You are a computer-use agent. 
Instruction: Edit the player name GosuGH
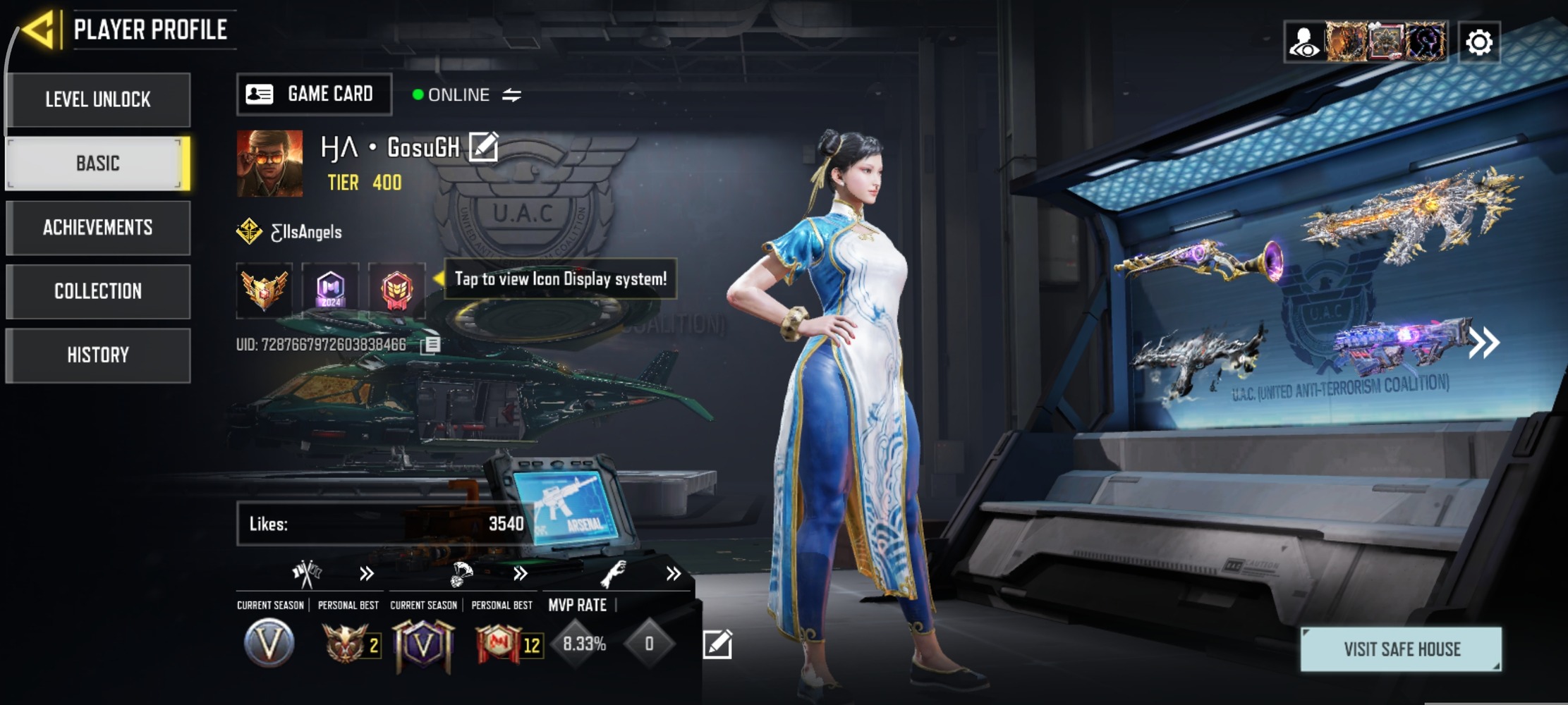pyautogui.click(x=482, y=147)
